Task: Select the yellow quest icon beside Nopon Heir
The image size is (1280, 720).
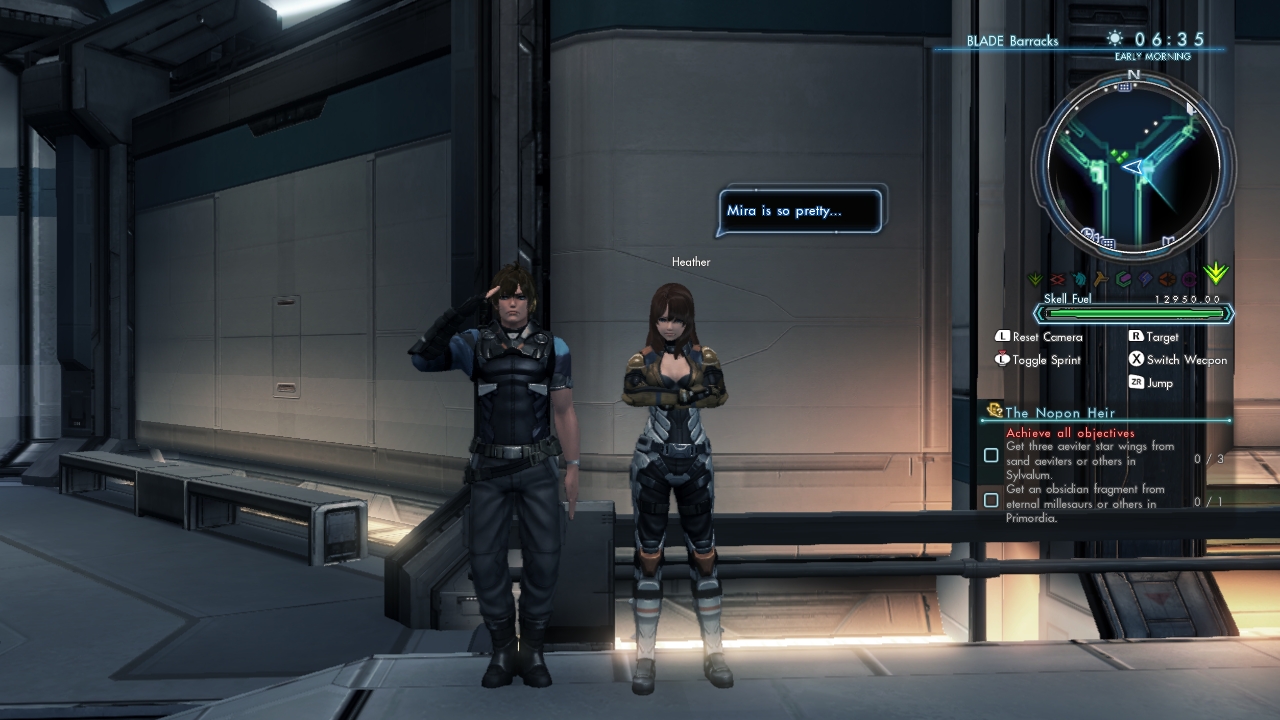Action: tap(994, 411)
